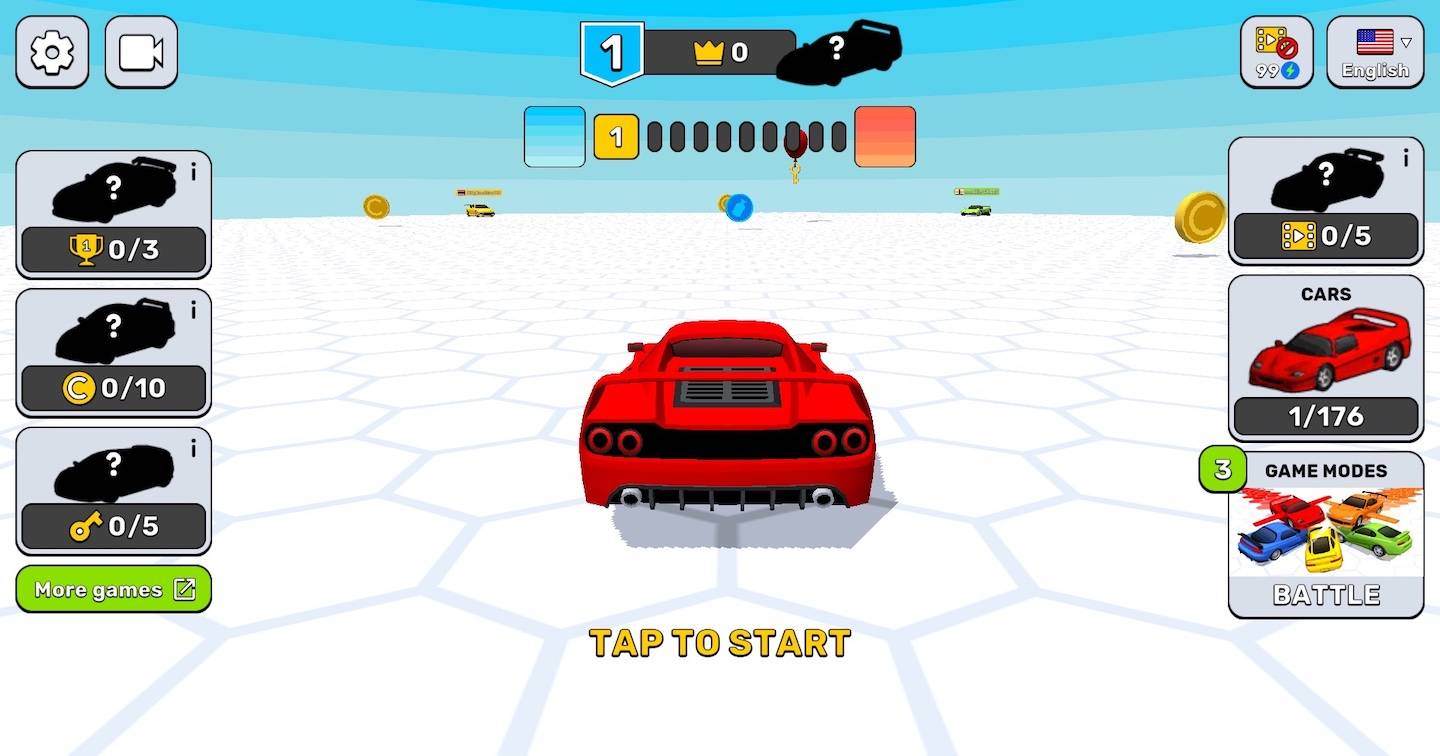Open the More games link
Viewport: 1440px width, 756px height.
tap(114, 589)
